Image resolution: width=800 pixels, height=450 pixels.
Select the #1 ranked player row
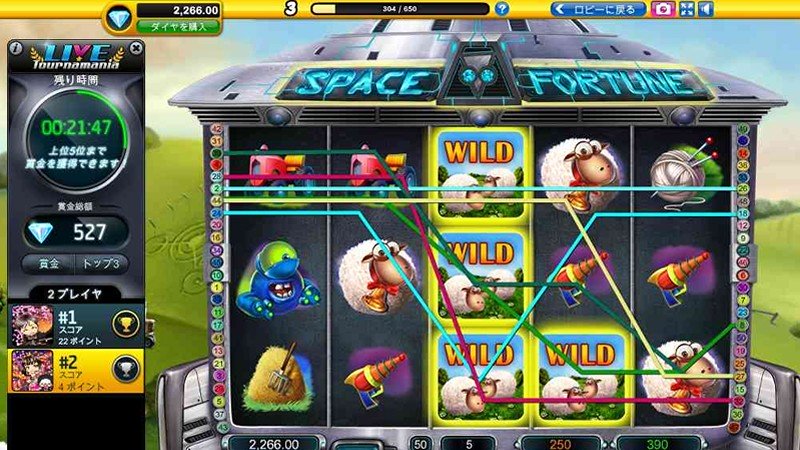[x=73, y=323]
